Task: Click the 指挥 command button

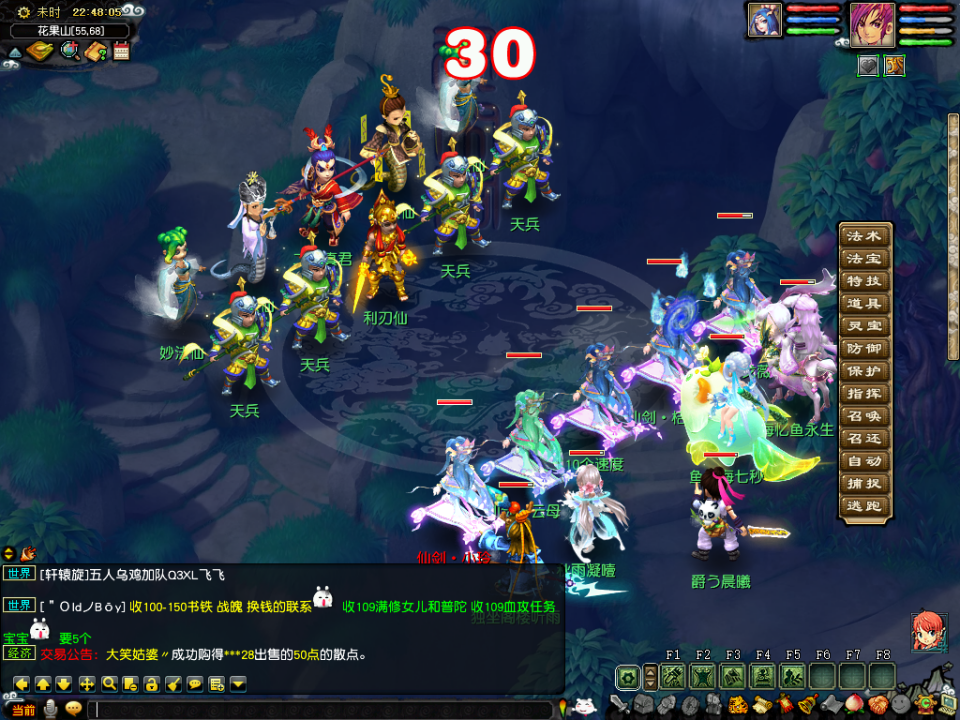Action: [x=865, y=394]
